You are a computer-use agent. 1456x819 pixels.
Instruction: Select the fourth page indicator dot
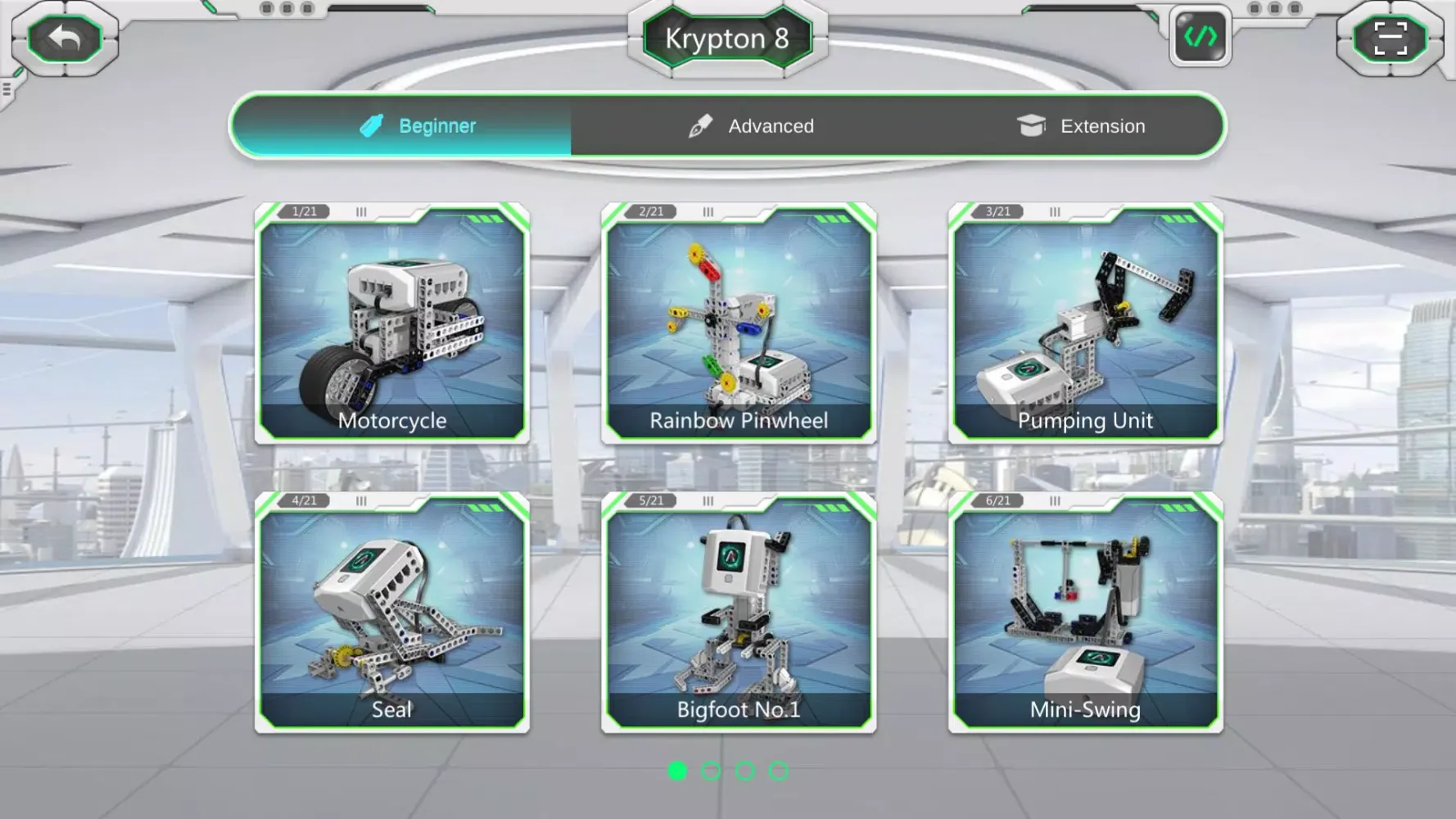pos(778,771)
